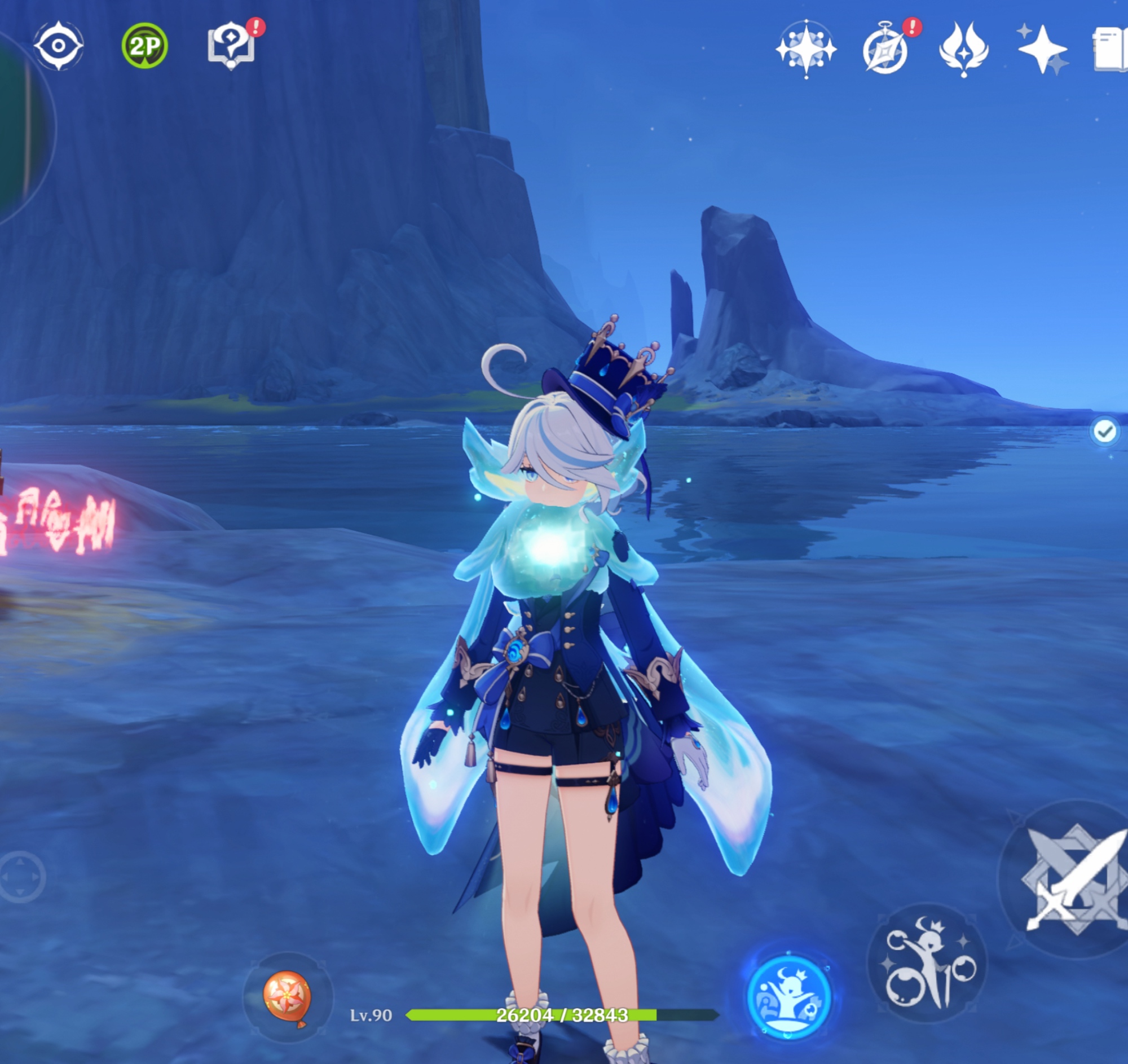Tap the eye-shaped elemental sight icon

59,45
